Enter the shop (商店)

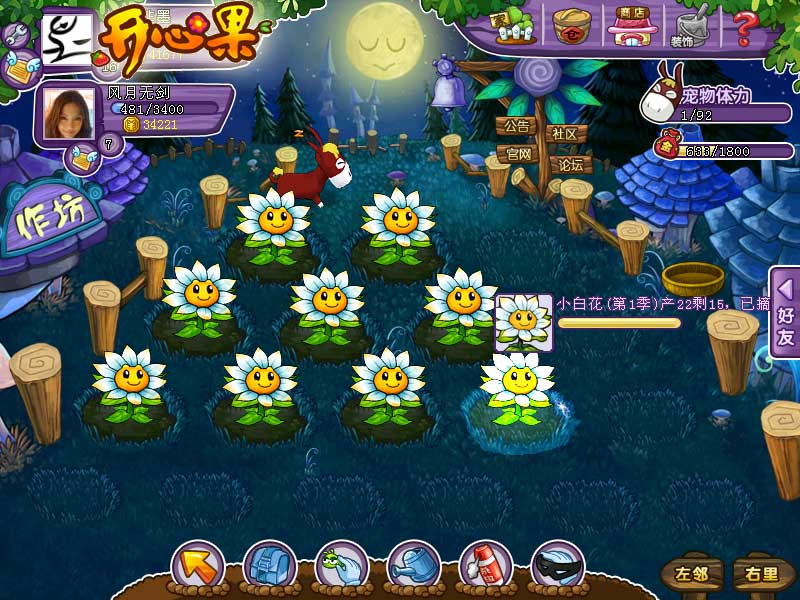[630, 26]
